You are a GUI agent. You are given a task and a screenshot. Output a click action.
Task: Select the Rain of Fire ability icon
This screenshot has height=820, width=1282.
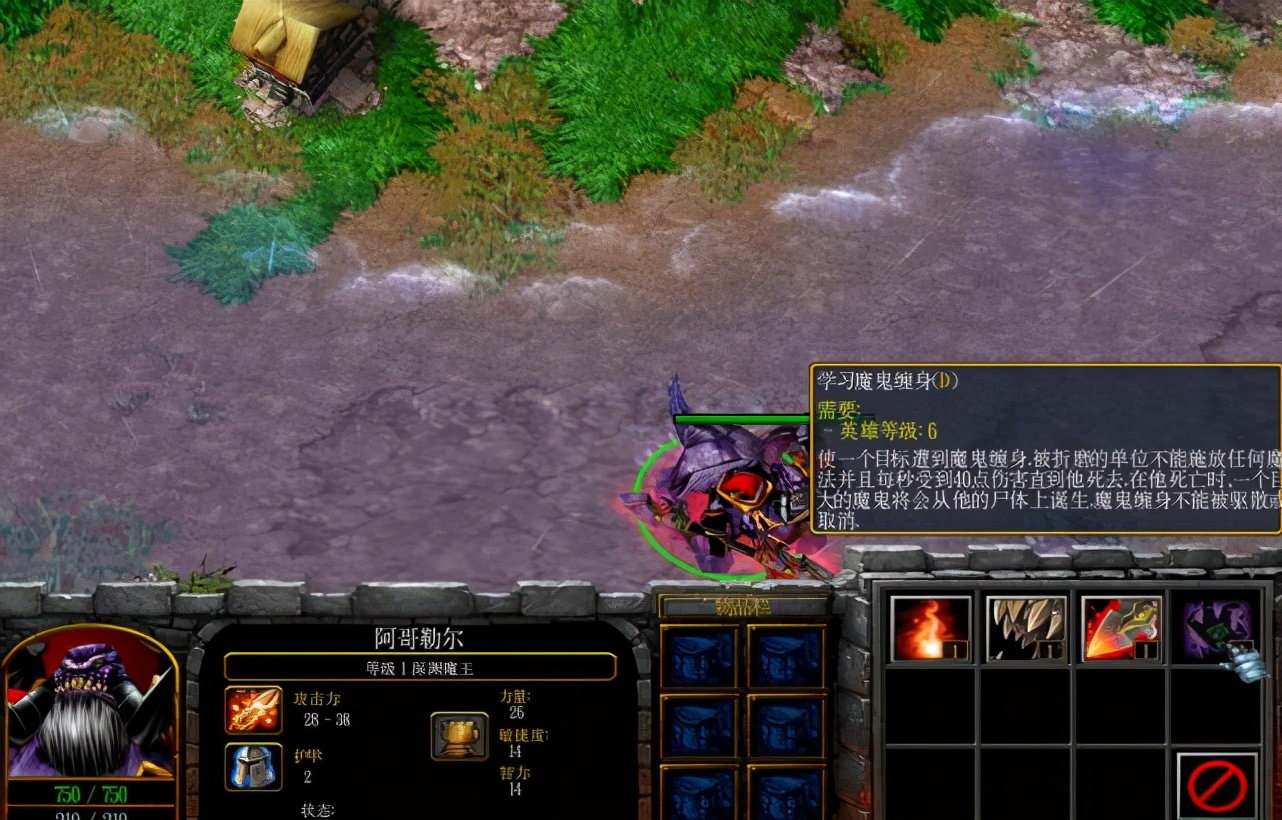coord(928,628)
